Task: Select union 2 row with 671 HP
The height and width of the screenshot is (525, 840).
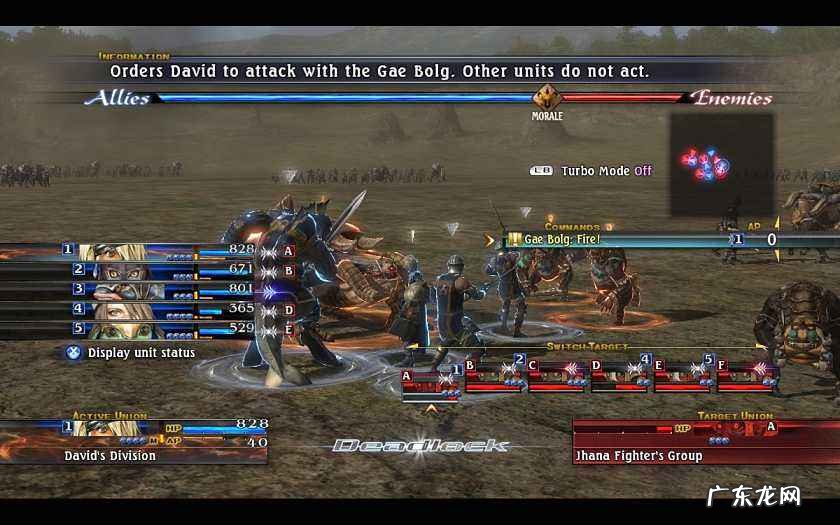Action: (x=160, y=270)
